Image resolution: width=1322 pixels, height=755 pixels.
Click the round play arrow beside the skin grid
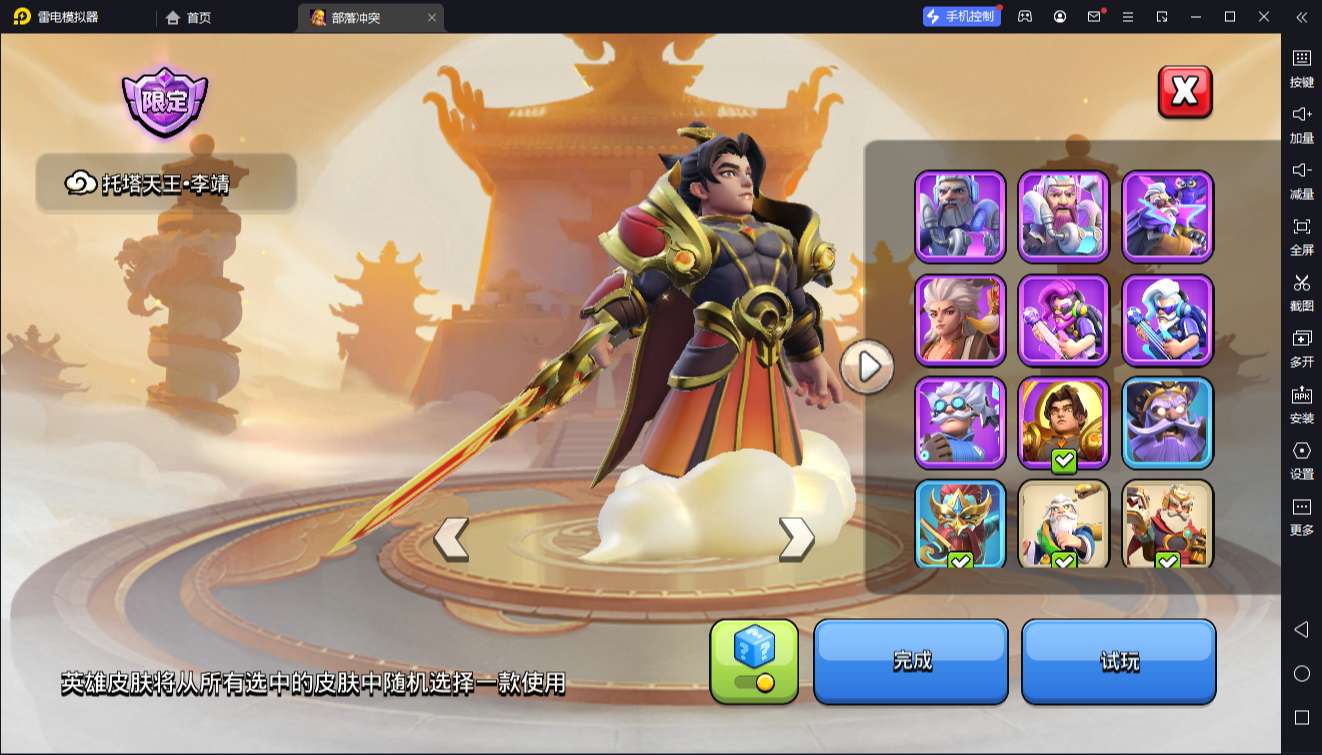[867, 367]
